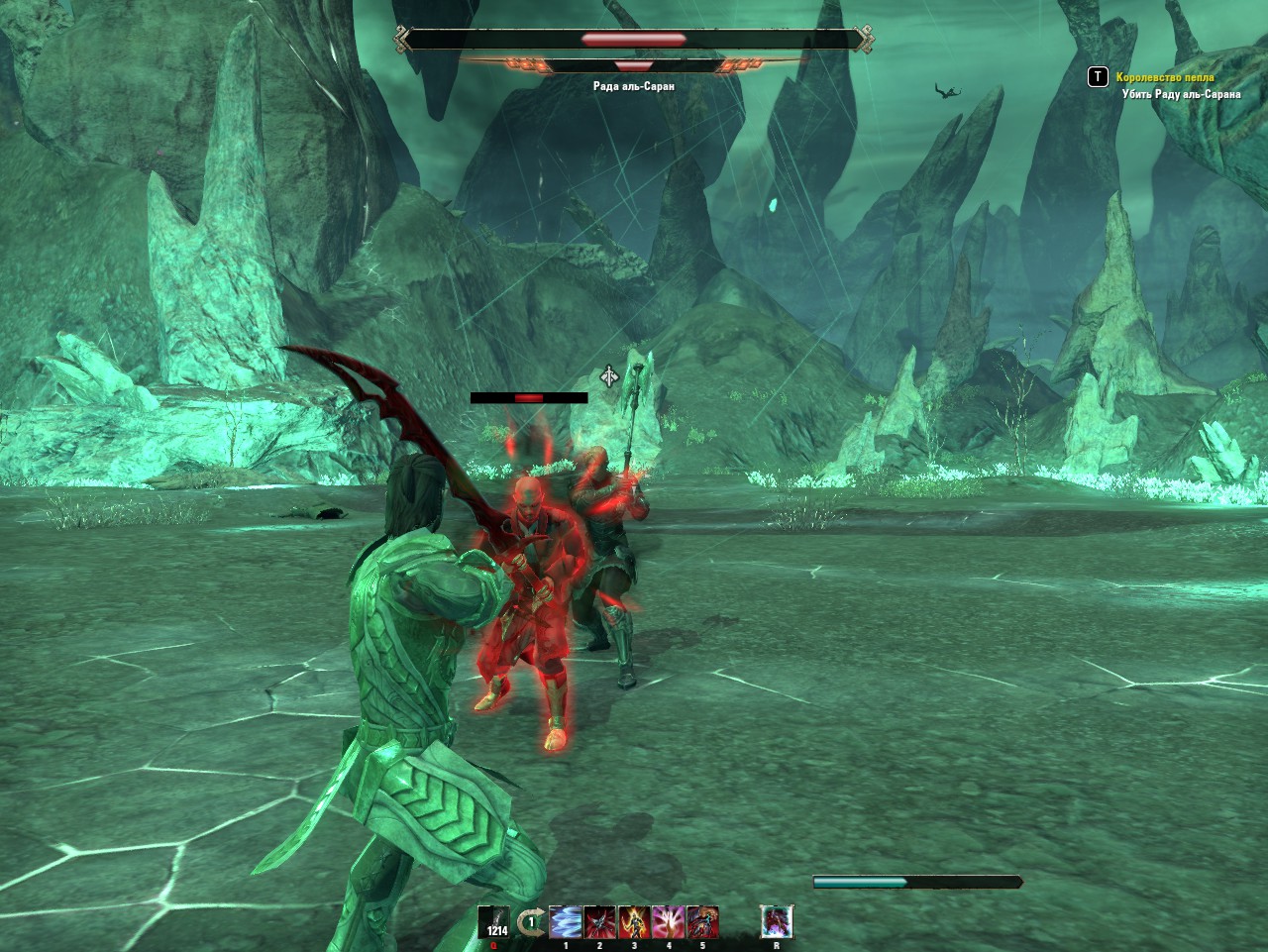
Task: Trigger the ultimate ability icon
Action: click(777, 922)
